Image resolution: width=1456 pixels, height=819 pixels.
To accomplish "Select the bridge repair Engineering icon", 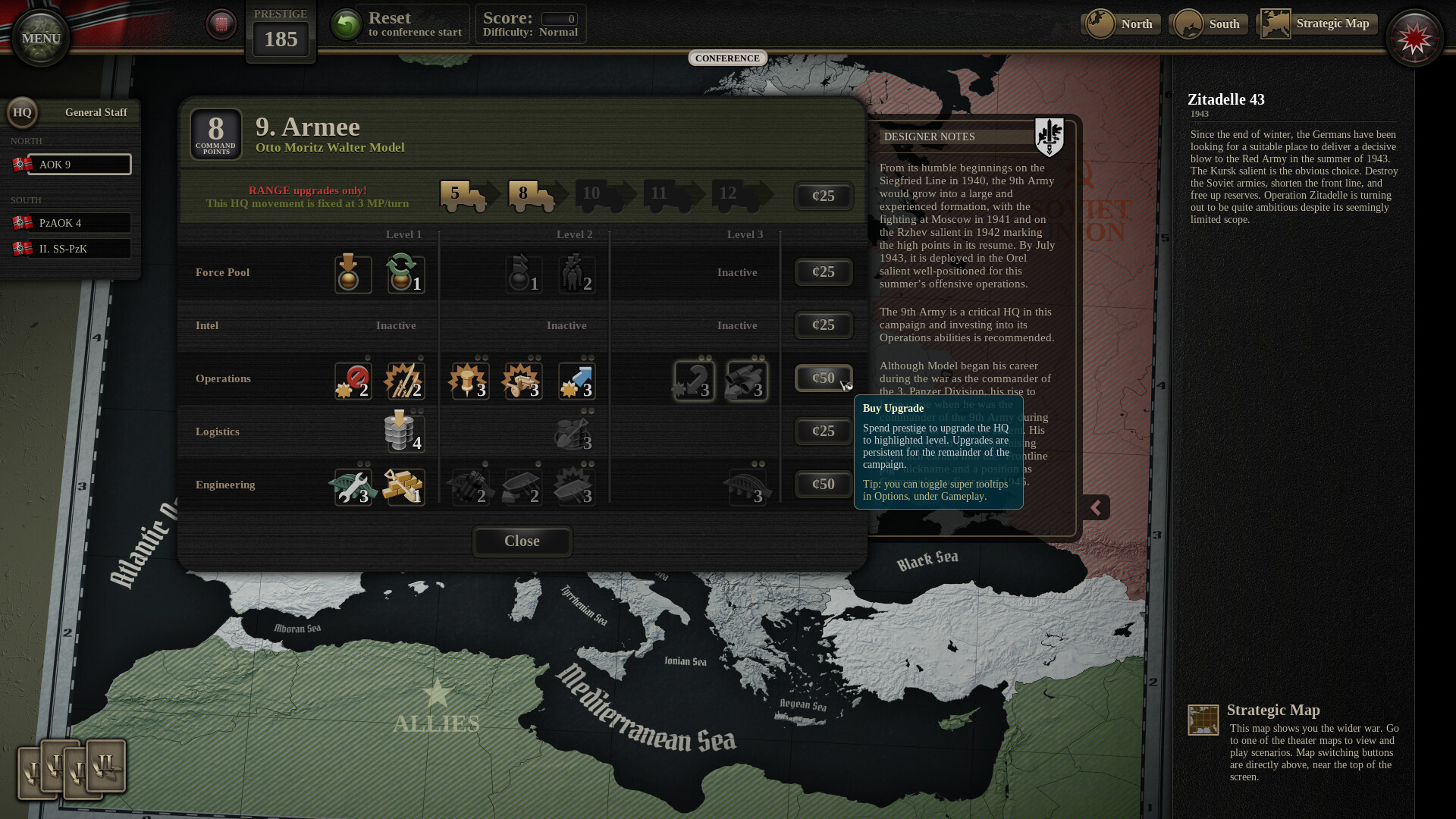I will click(x=353, y=487).
